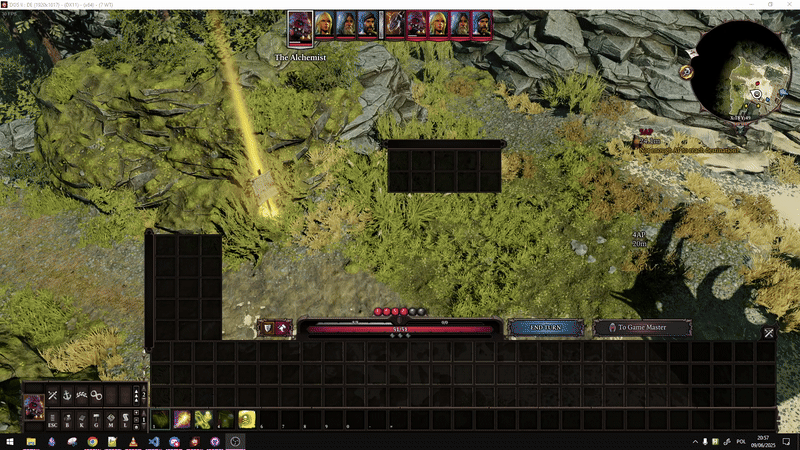Toggle the shield and weapon swap button
The height and width of the screenshot is (450, 800).
point(273,327)
